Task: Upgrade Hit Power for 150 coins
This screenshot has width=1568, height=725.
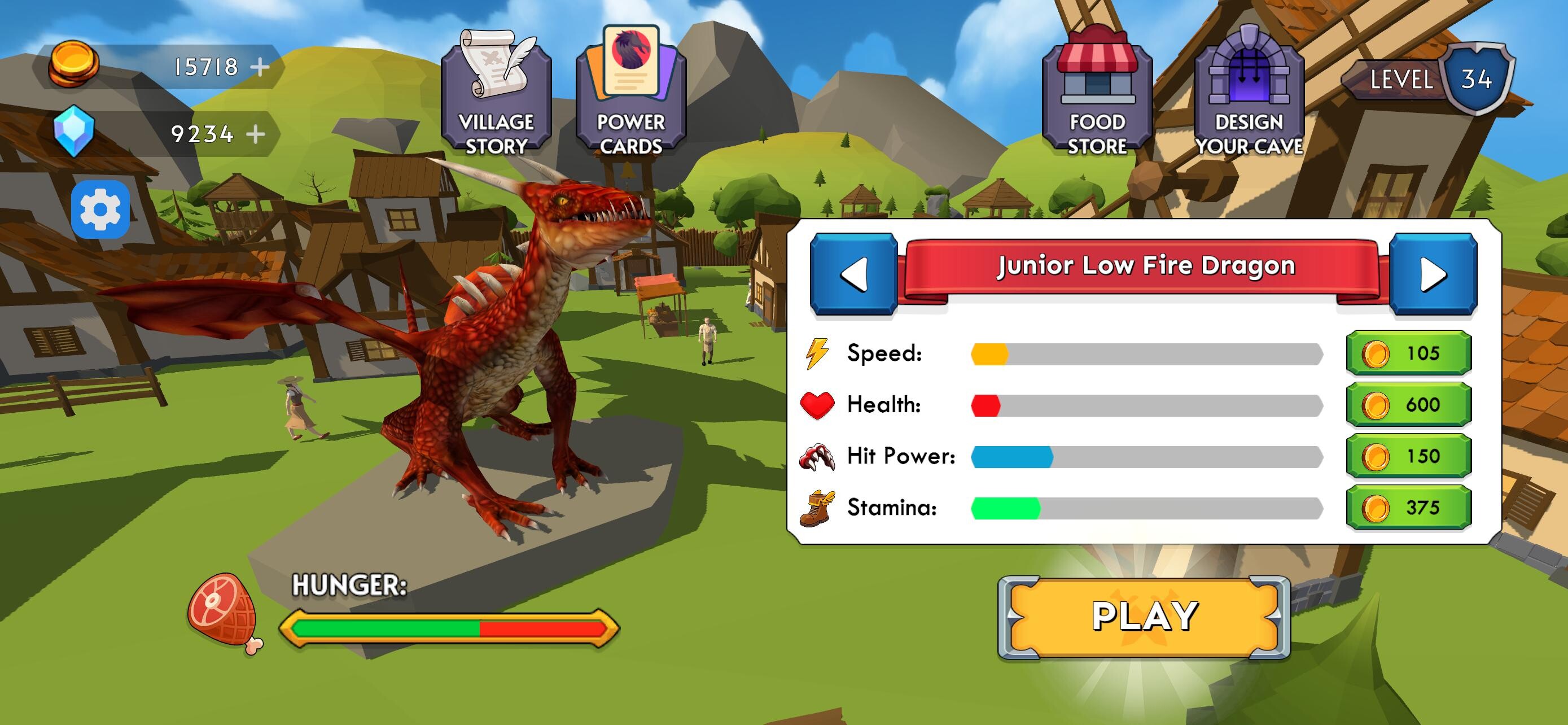Action: tap(1407, 455)
